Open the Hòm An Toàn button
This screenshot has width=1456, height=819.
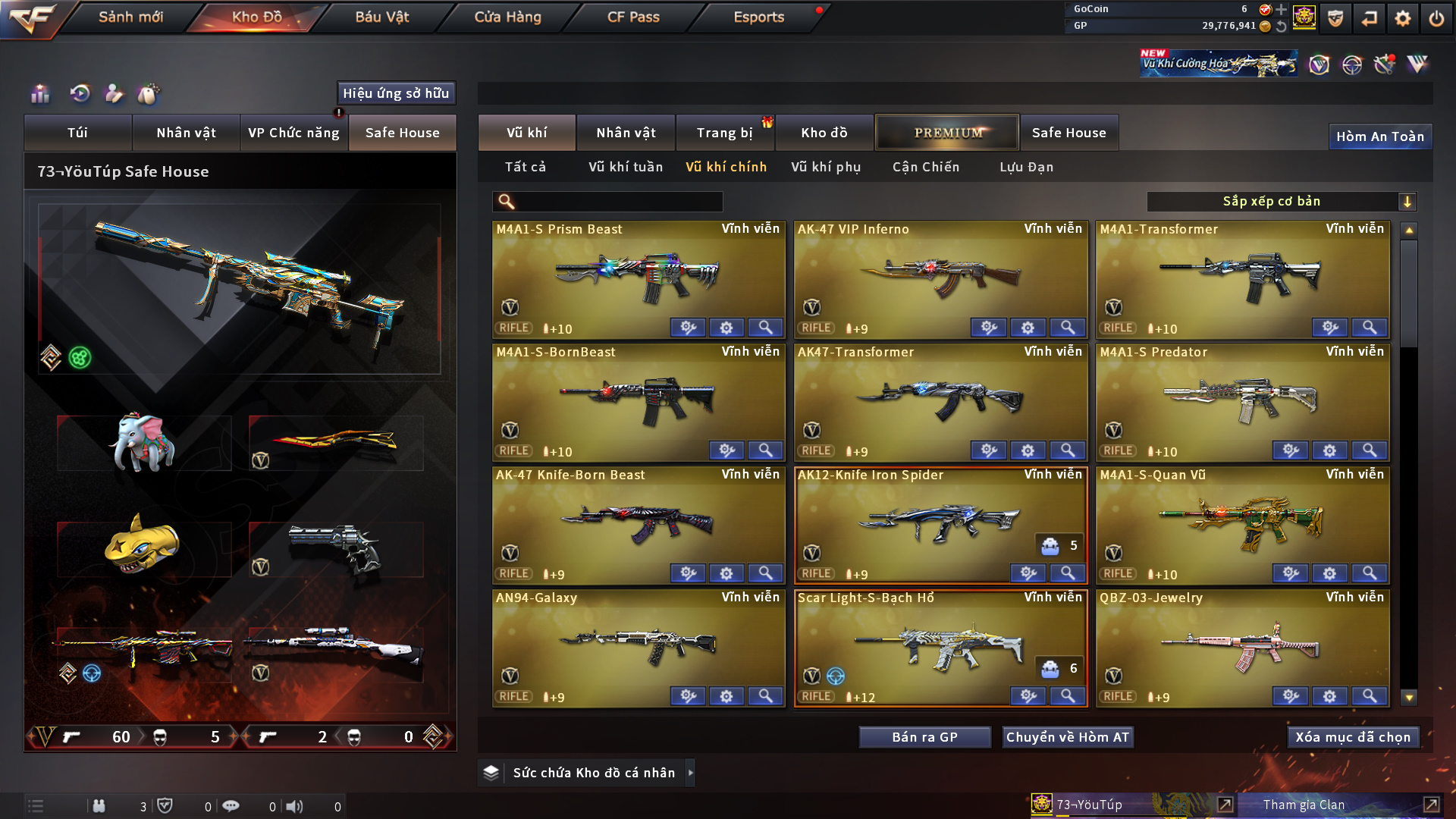[1379, 136]
